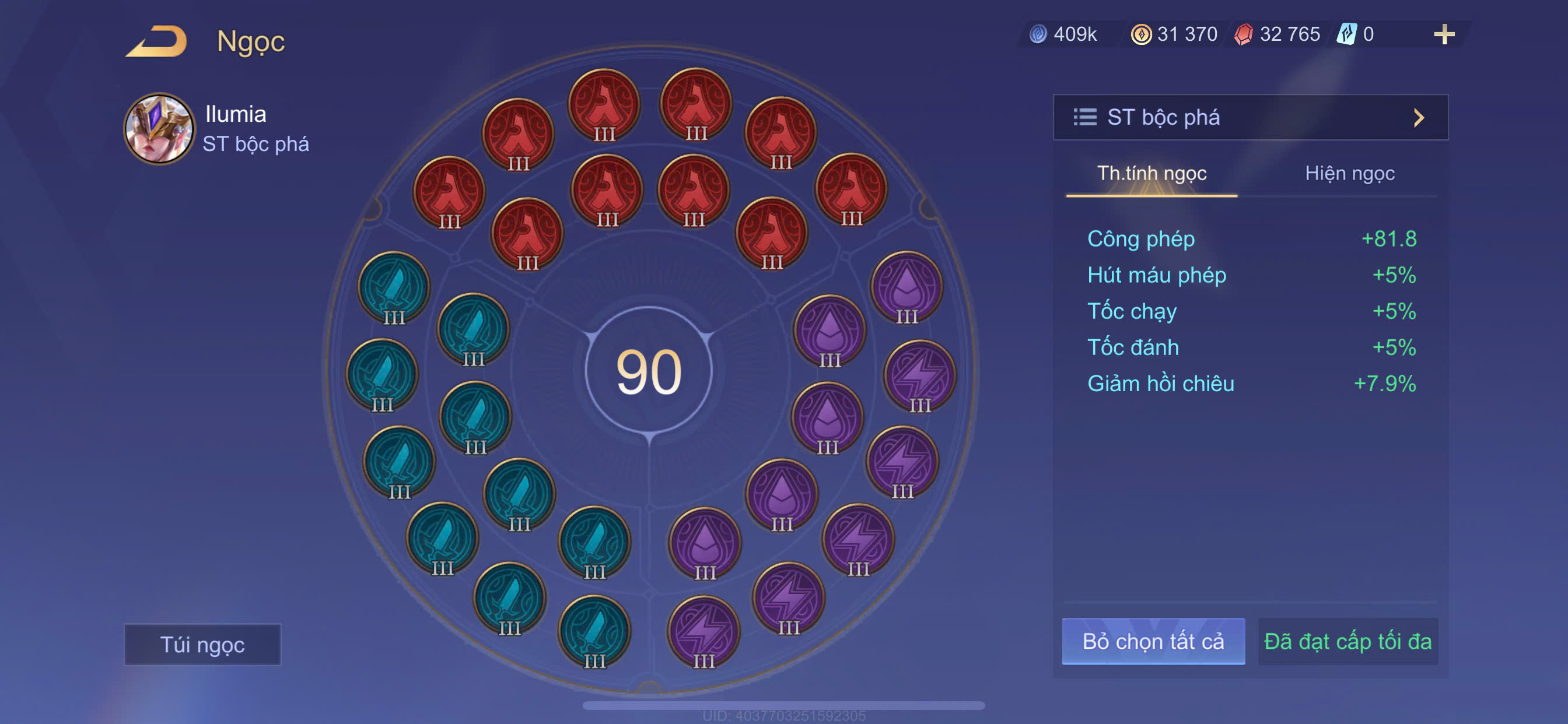
Task: Add currency with the plus button
Action: tap(1443, 34)
